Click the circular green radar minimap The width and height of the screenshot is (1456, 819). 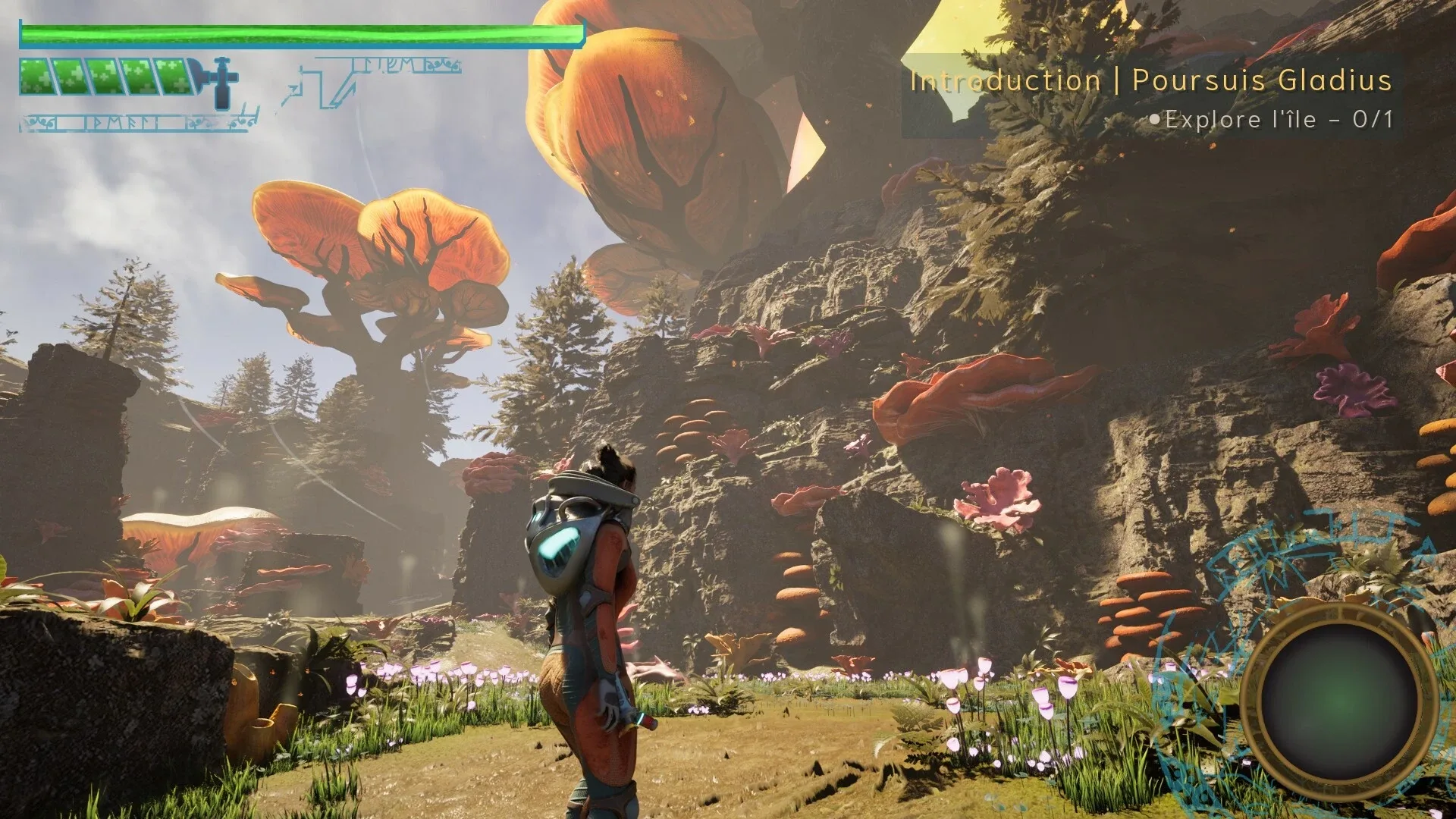1340,702
